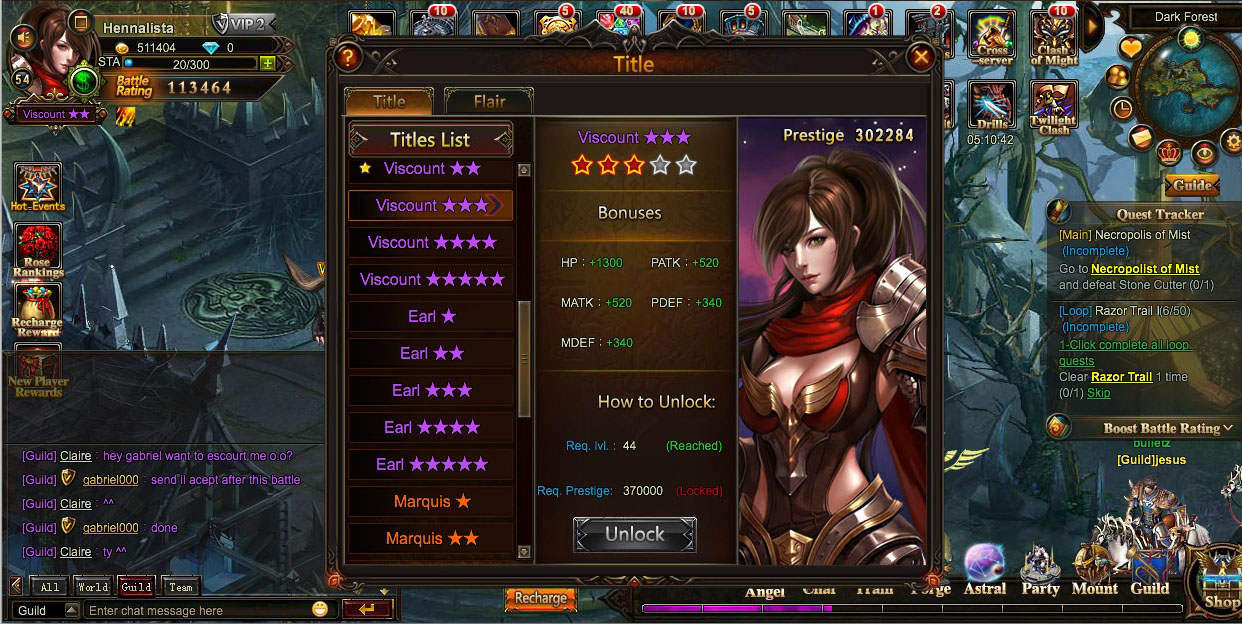This screenshot has height=624, width=1242.
Task: Switch to the Flair tab
Action: (489, 101)
